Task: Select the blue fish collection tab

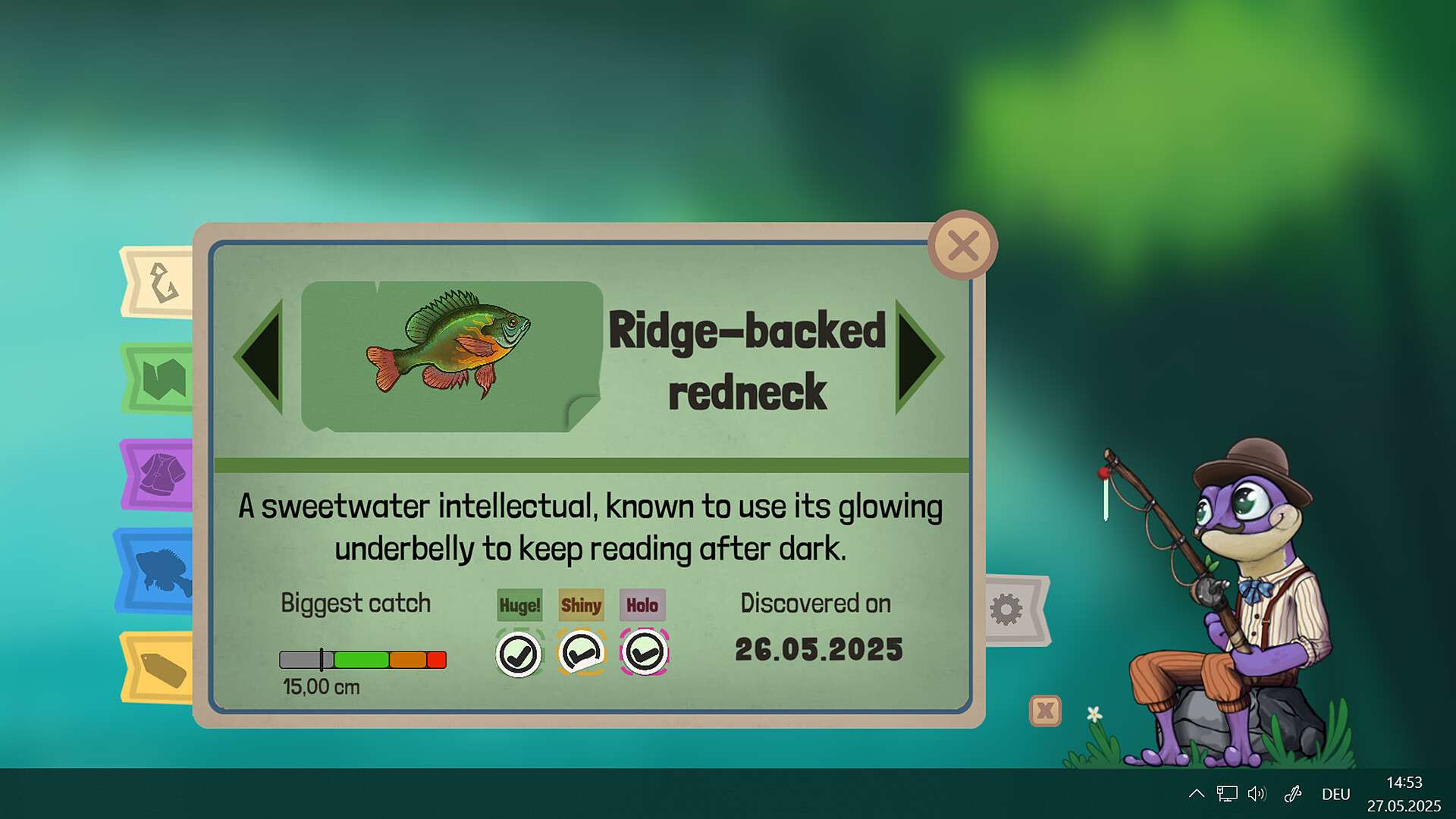Action: pos(157,570)
